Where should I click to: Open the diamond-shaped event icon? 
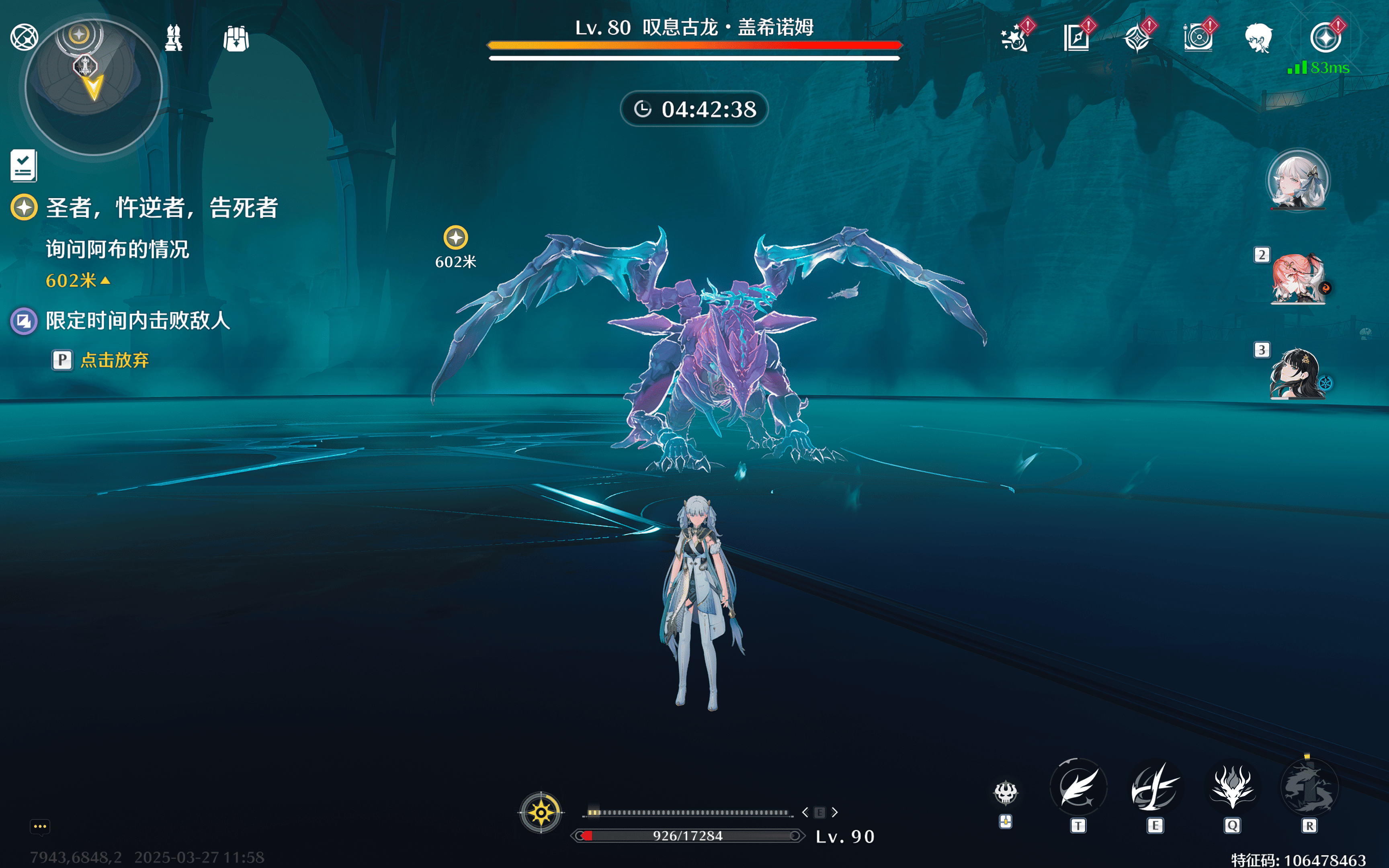[1137, 39]
